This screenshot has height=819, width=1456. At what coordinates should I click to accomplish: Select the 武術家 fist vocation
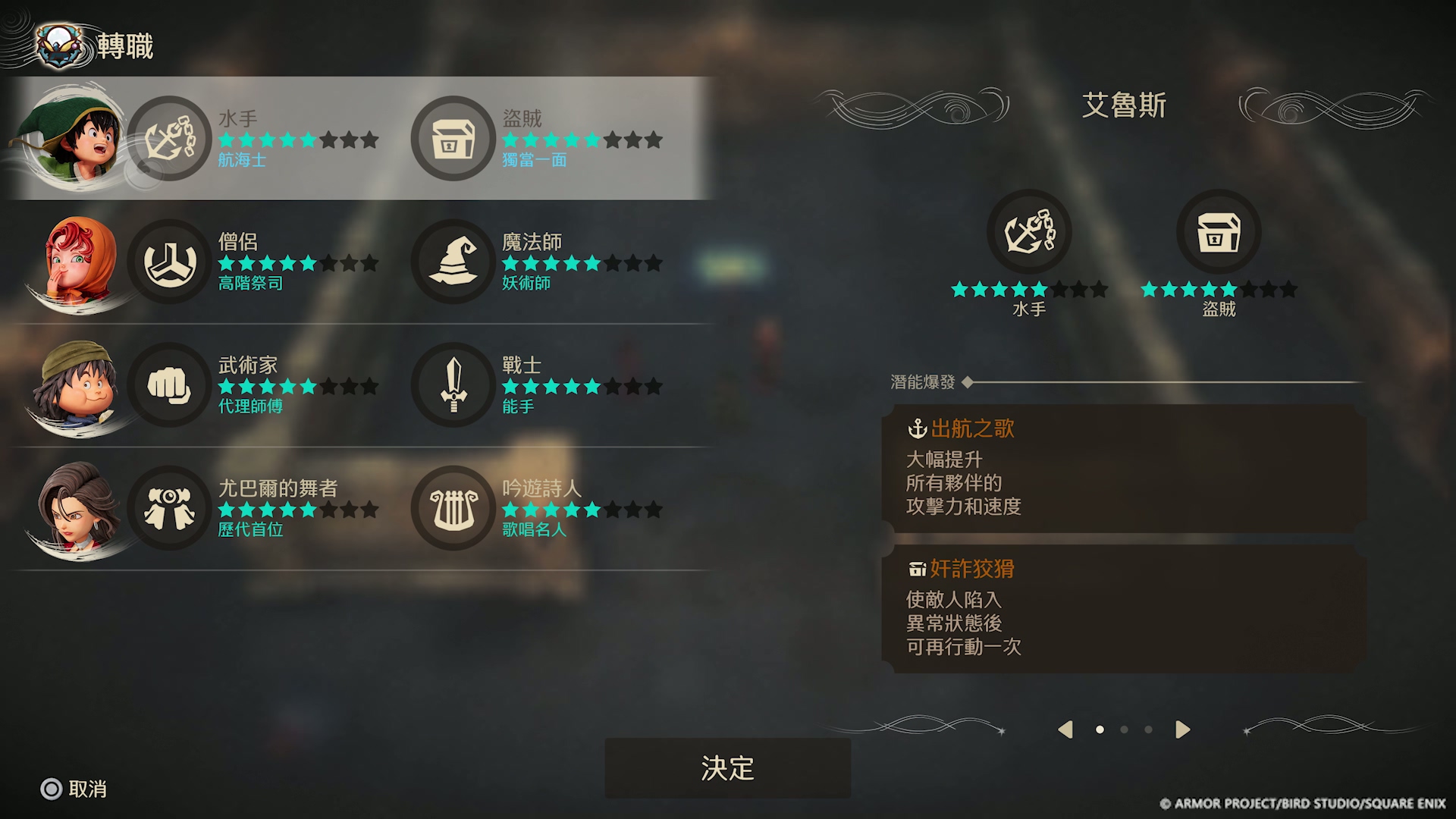tap(169, 384)
